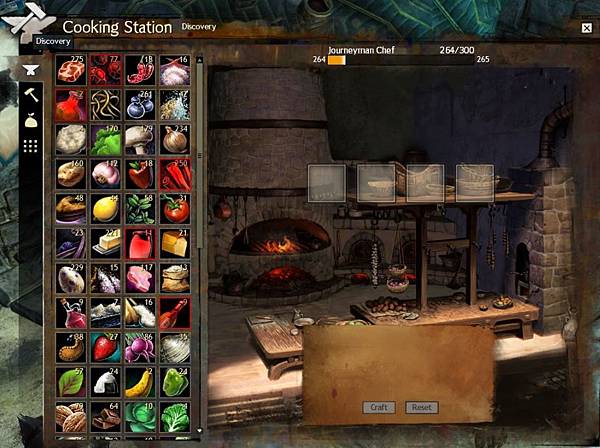Close the Cooking Station window
The width and height of the screenshot is (600, 448).
pyautogui.click(x=586, y=28)
